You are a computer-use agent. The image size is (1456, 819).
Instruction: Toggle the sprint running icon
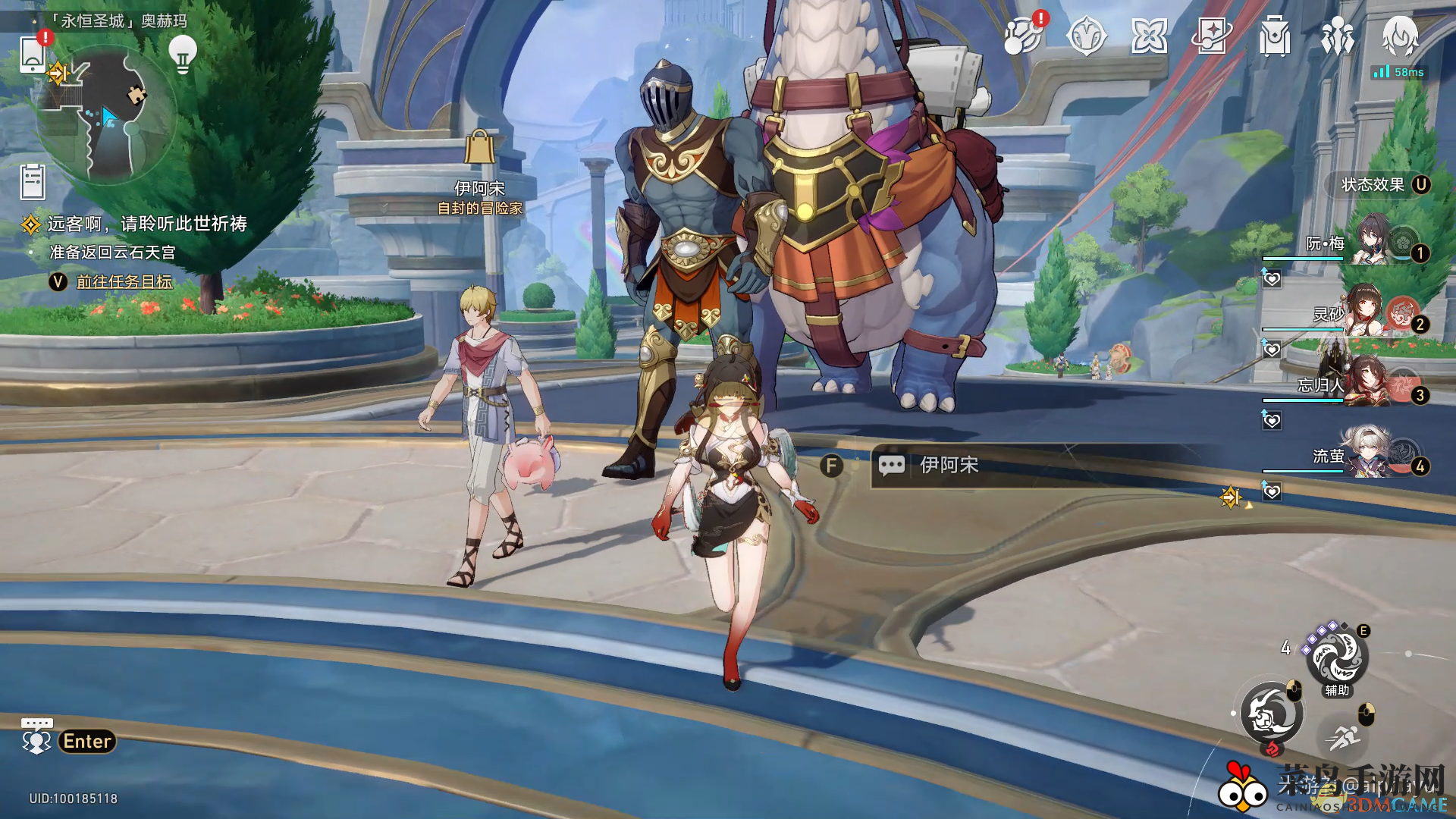tap(1345, 736)
